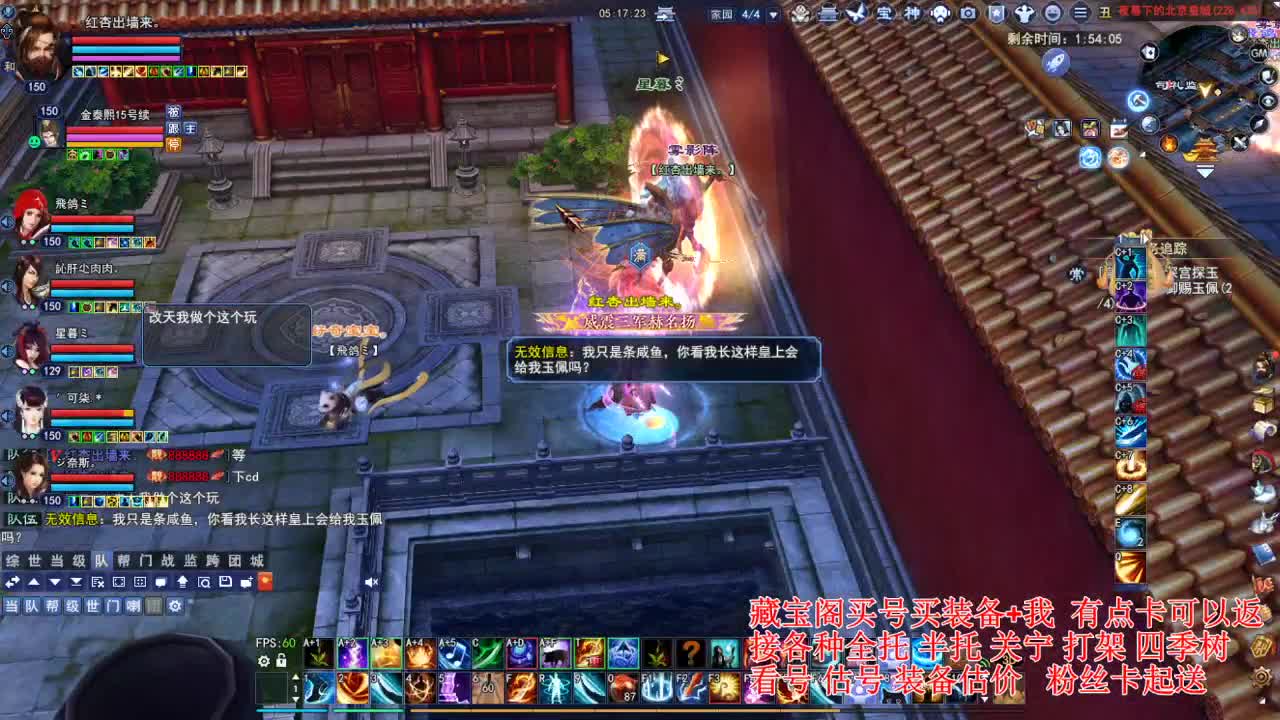Switch to the 队 chat tab

click(x=101, y=562)
